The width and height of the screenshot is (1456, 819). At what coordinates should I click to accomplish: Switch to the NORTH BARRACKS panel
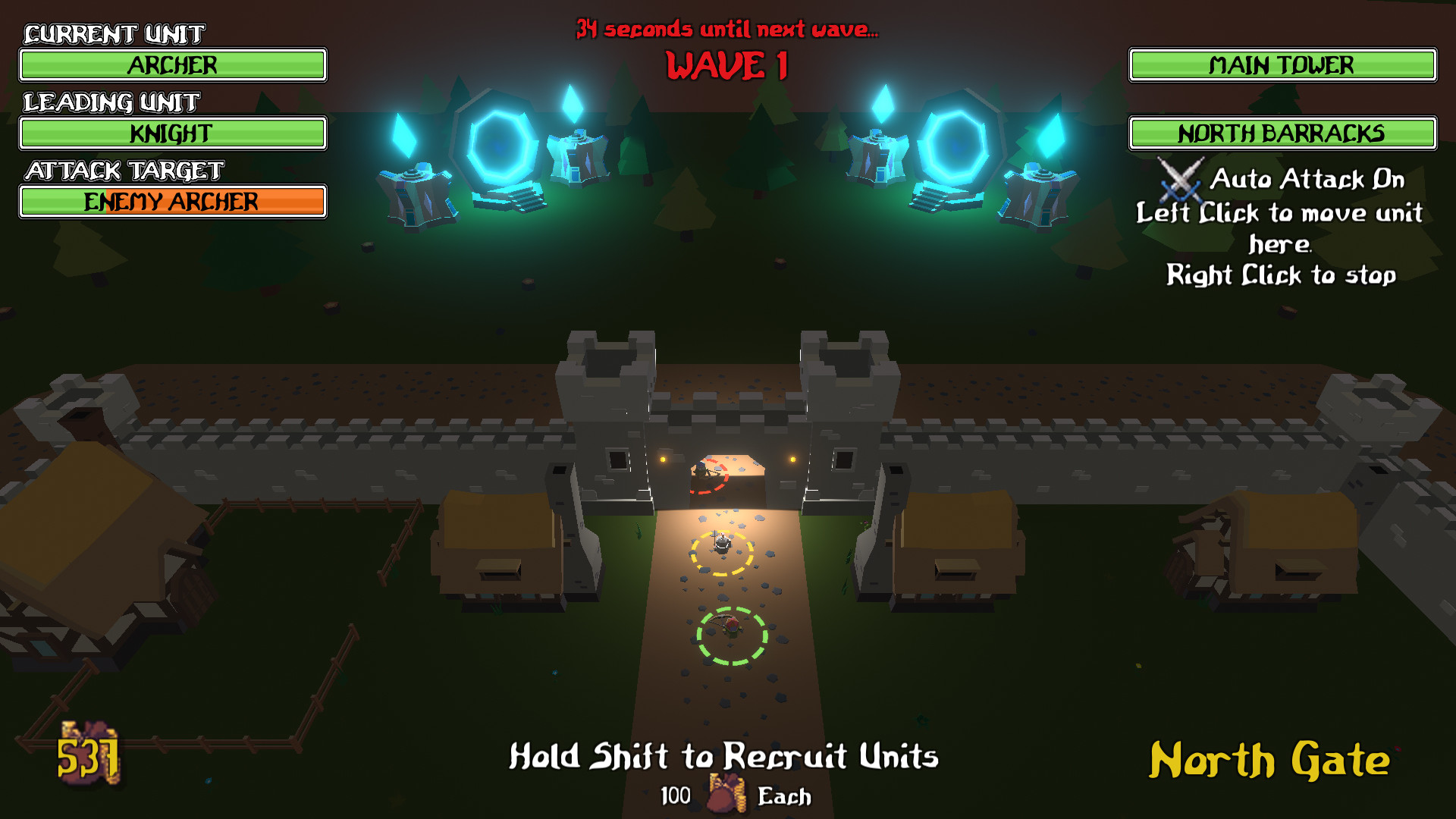(1283, 133)
